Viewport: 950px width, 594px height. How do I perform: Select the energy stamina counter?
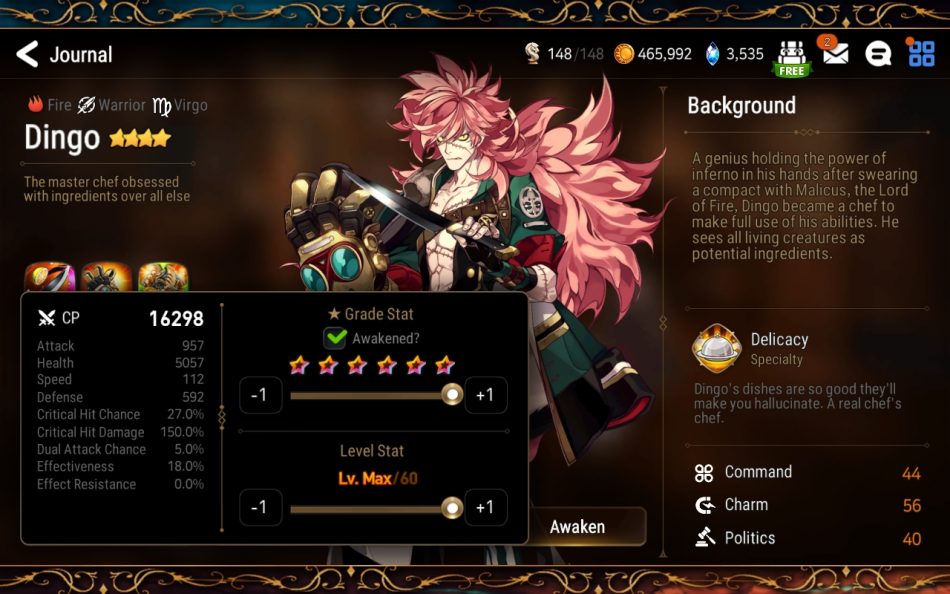(565, 54)
